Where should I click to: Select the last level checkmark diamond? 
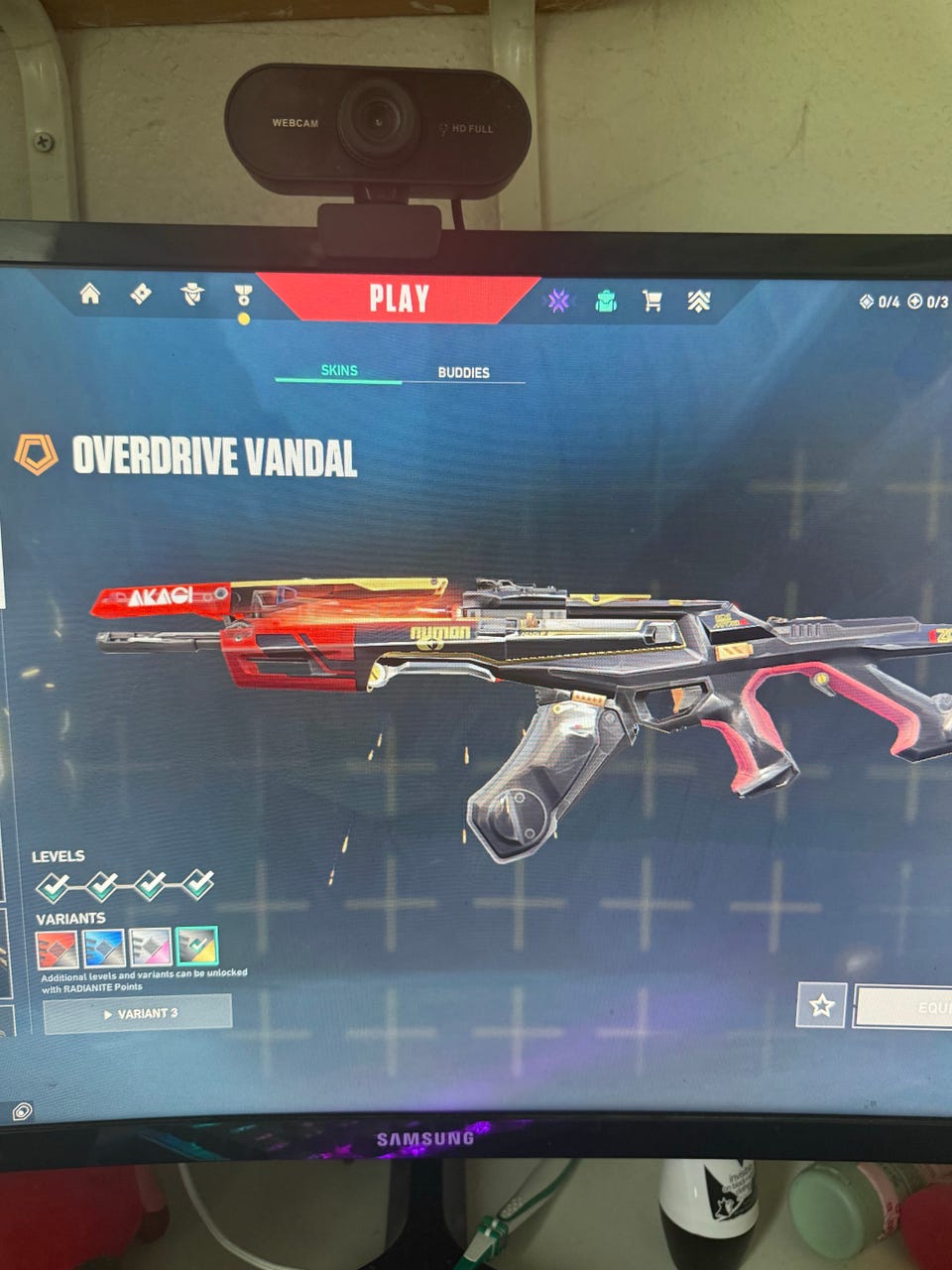pos(197,883)
